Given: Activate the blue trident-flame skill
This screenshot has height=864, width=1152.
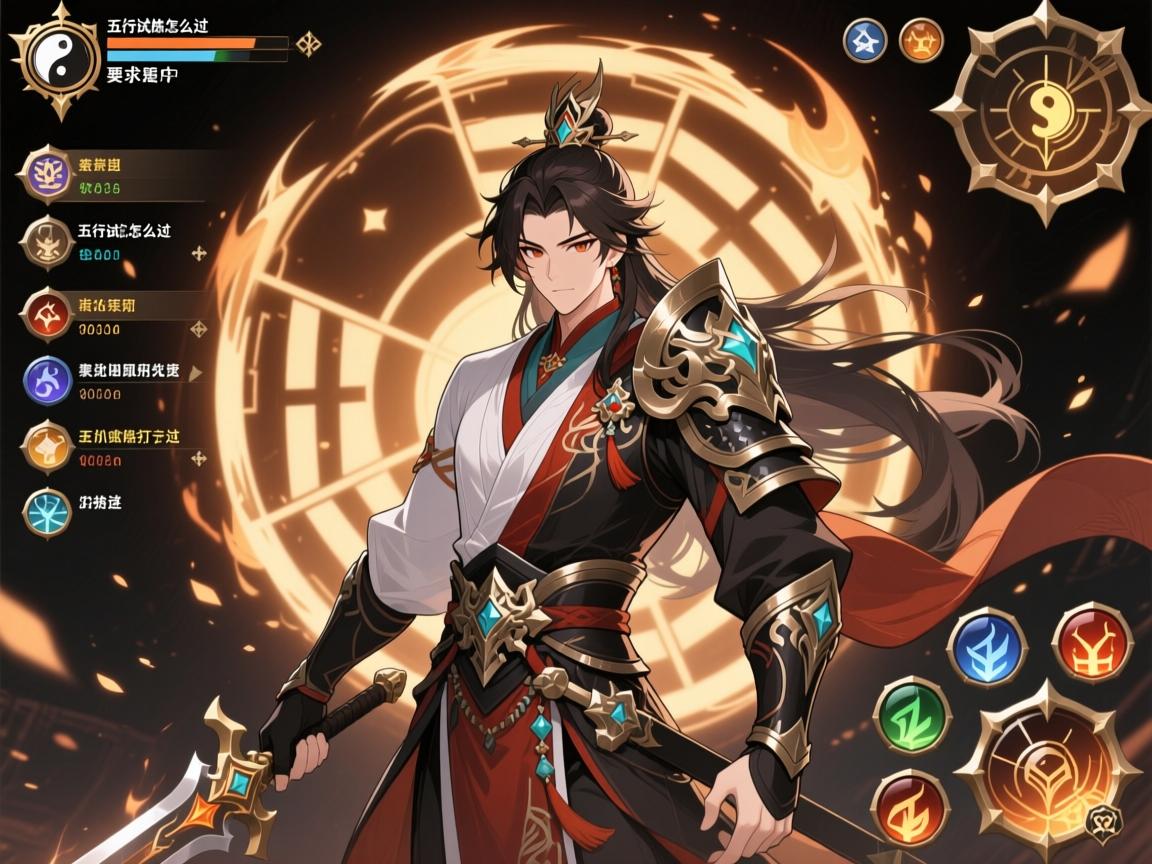Looking at the screenshot, I should 986,646.
